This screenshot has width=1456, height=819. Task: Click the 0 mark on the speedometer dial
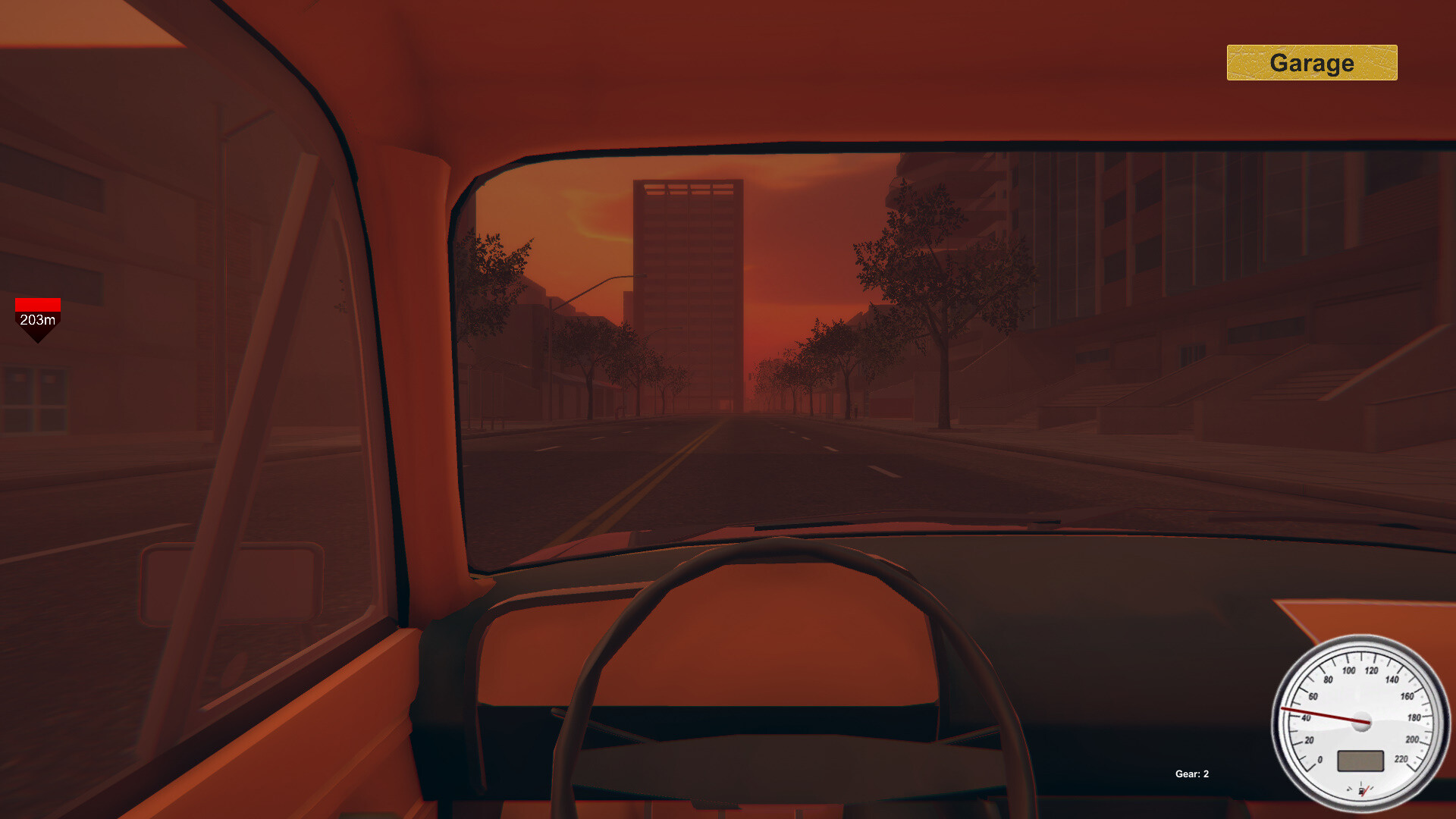pyautogui.click(x=1320, y=760)
